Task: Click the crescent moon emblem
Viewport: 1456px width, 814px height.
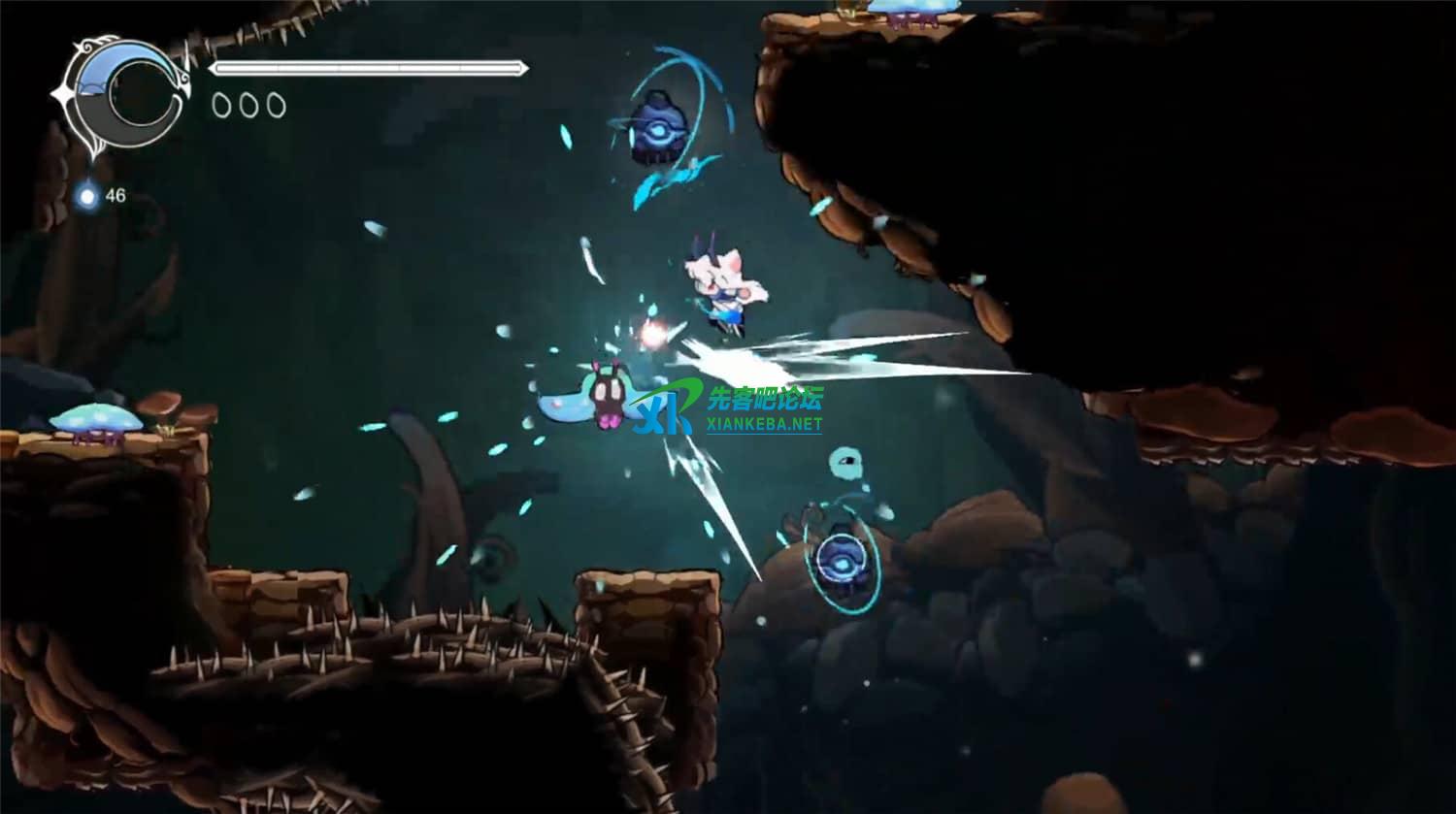Action: pyautogui.click(x=123, y=94)
